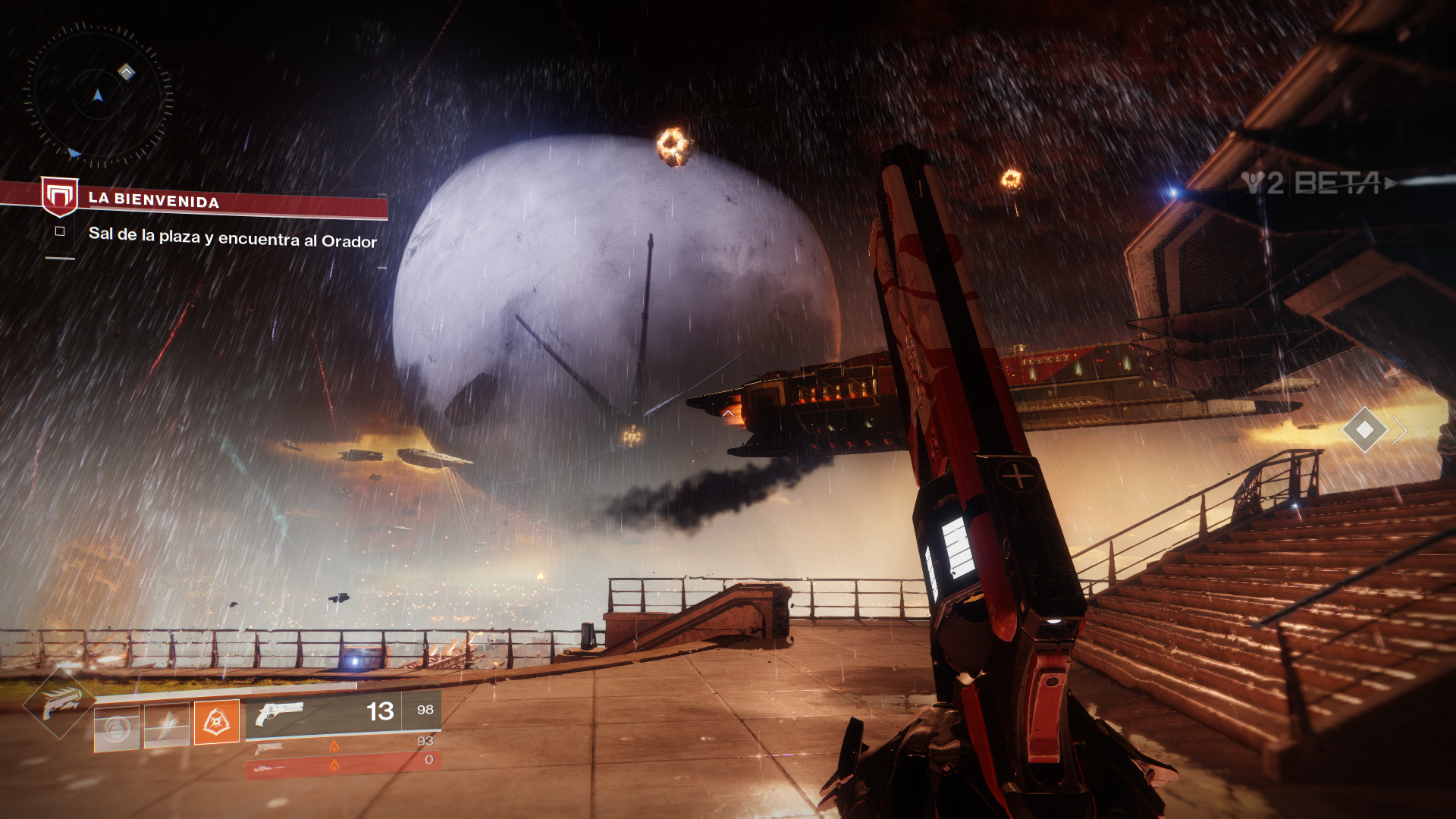Click the circular radar in the corner
This screenshot has height=819, width=1456.
tap(98, 96)
